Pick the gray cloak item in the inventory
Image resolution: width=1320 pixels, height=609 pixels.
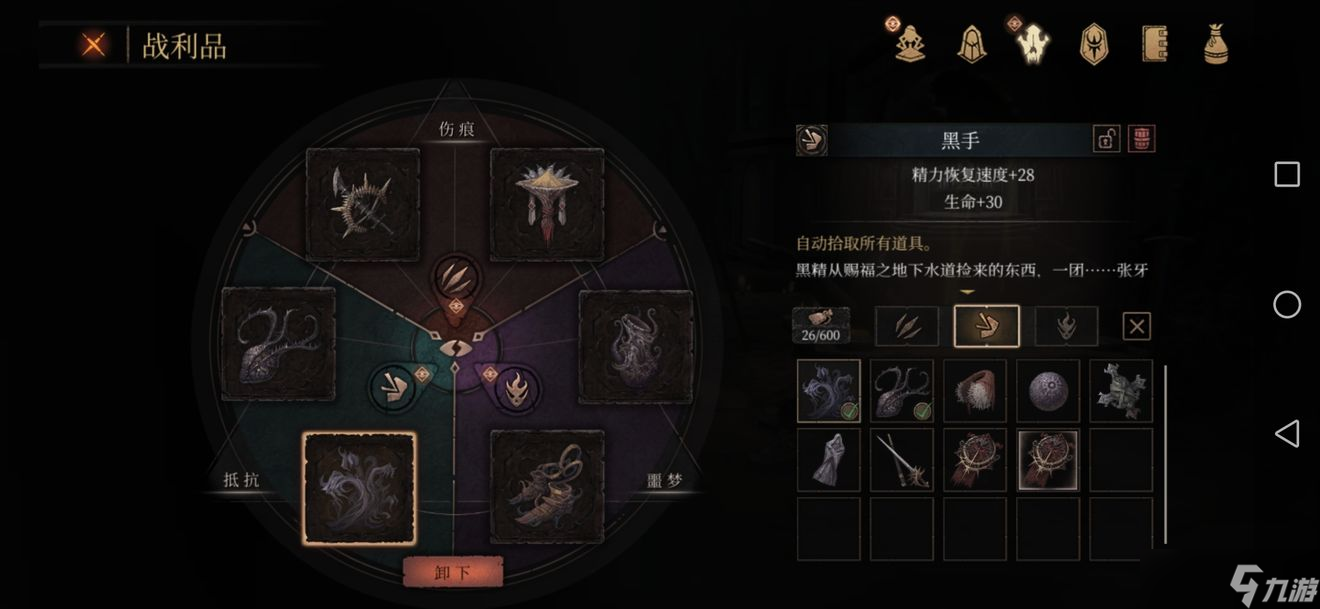[x=829, y=460]
